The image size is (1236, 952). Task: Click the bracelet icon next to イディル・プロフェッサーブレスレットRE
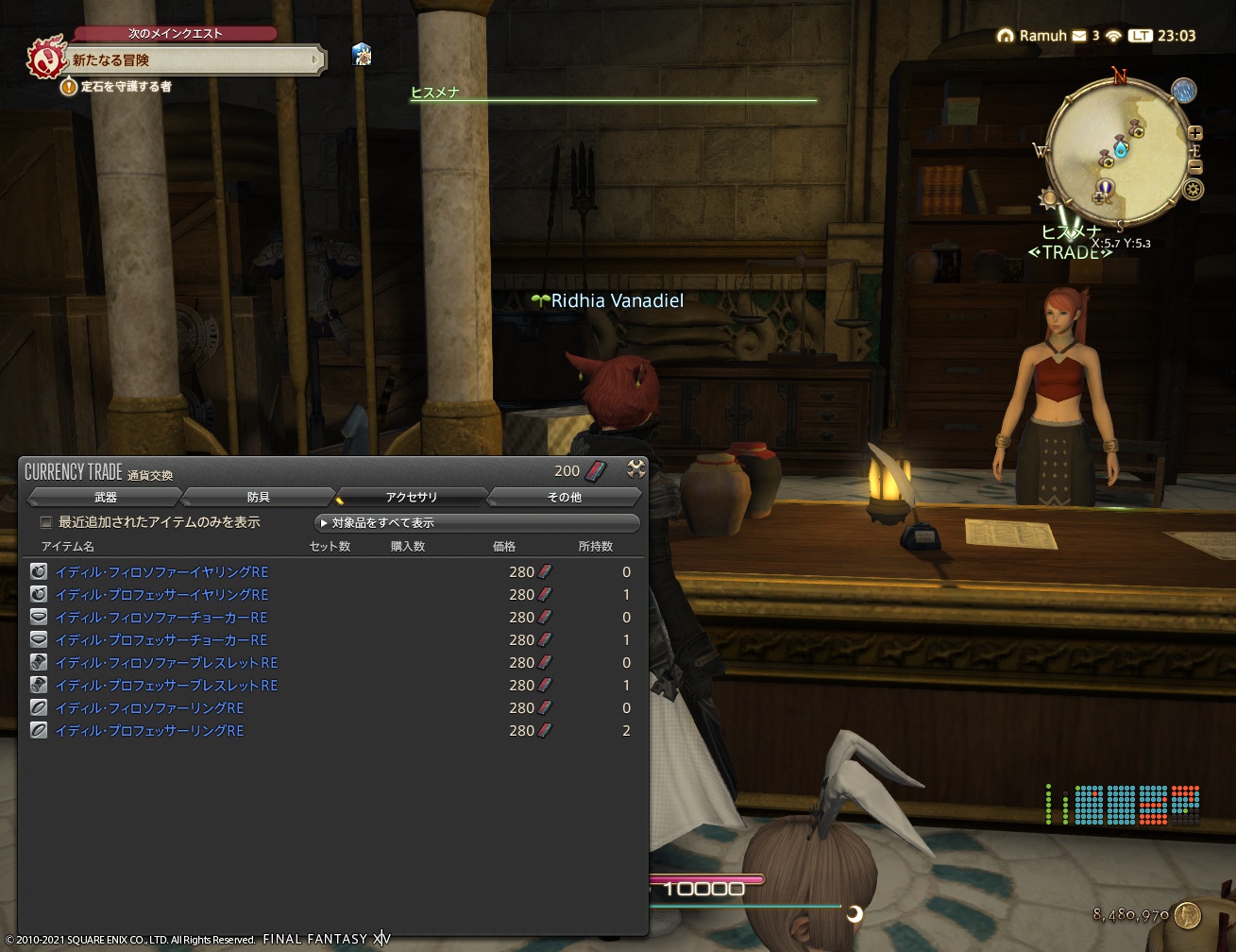(38, 685)
